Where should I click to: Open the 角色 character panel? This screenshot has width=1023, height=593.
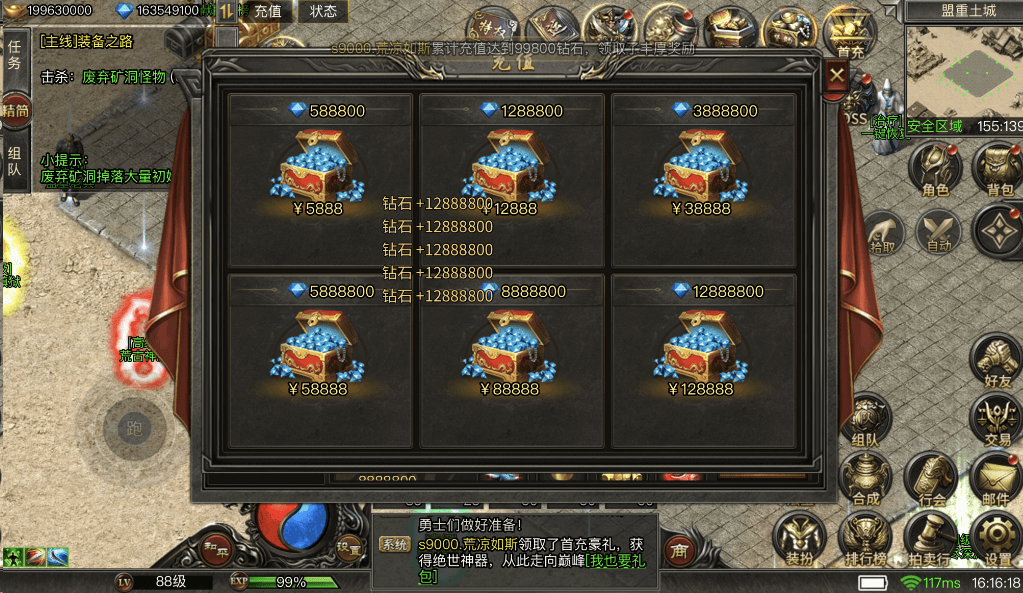tap(935, 168)
